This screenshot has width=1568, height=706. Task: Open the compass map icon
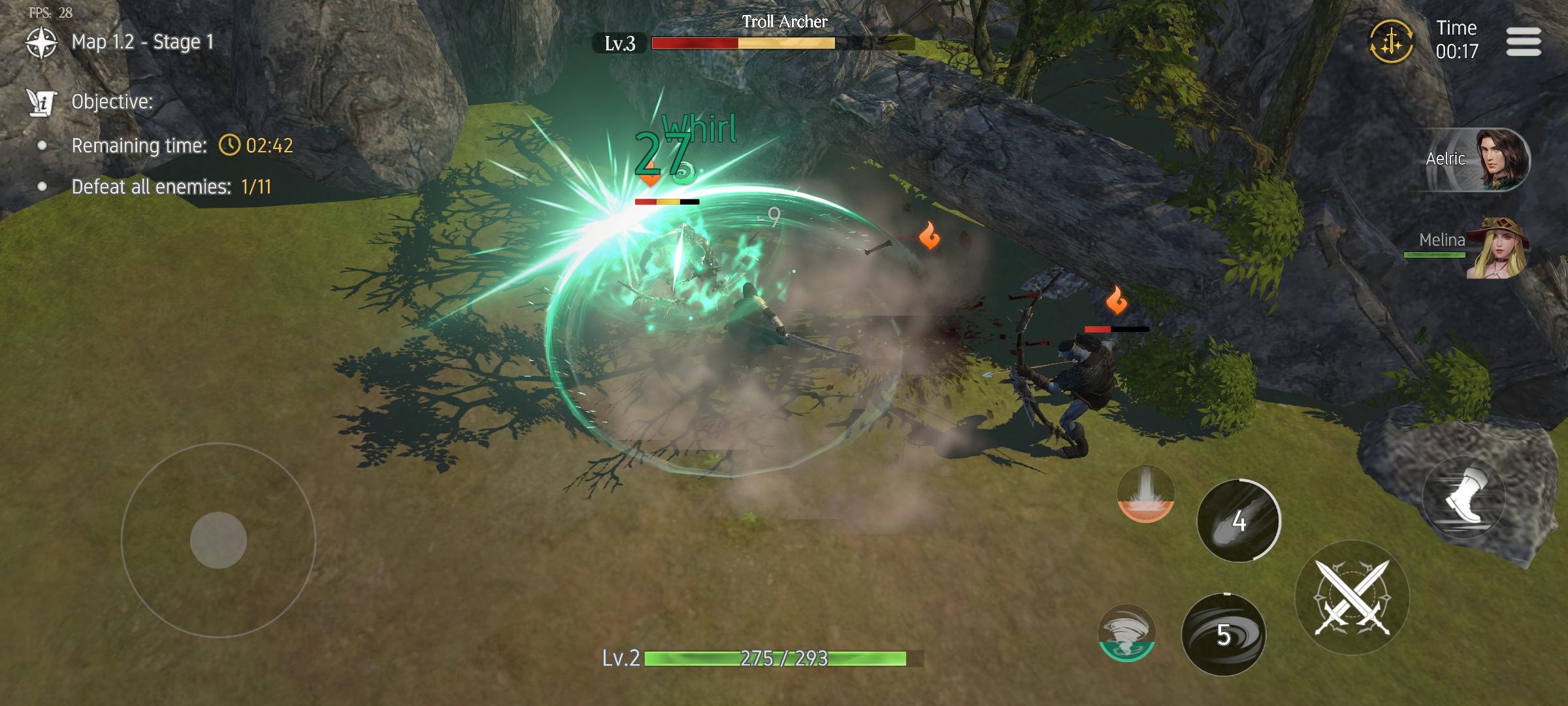coord(41,42)
